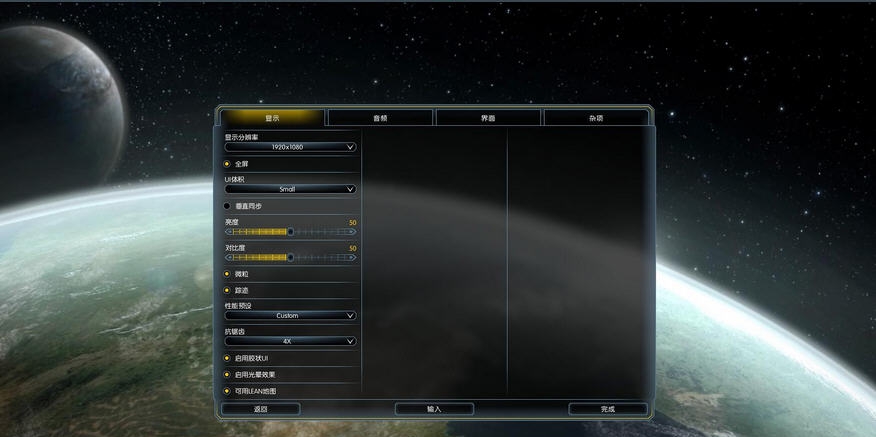Toggle the 微粒 particles option
The height and width of the screenshot is (437, 876).
[x=227, y=274]
